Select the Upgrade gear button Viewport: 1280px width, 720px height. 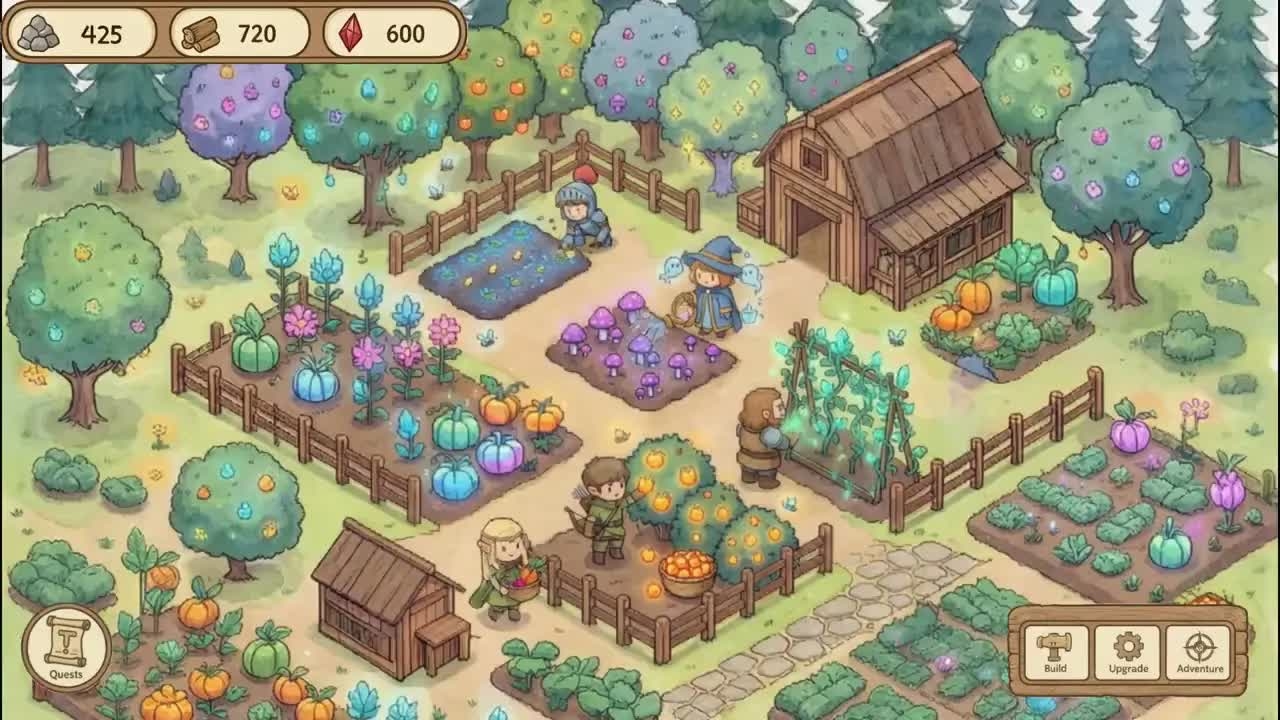click(x=1127, y=652)
